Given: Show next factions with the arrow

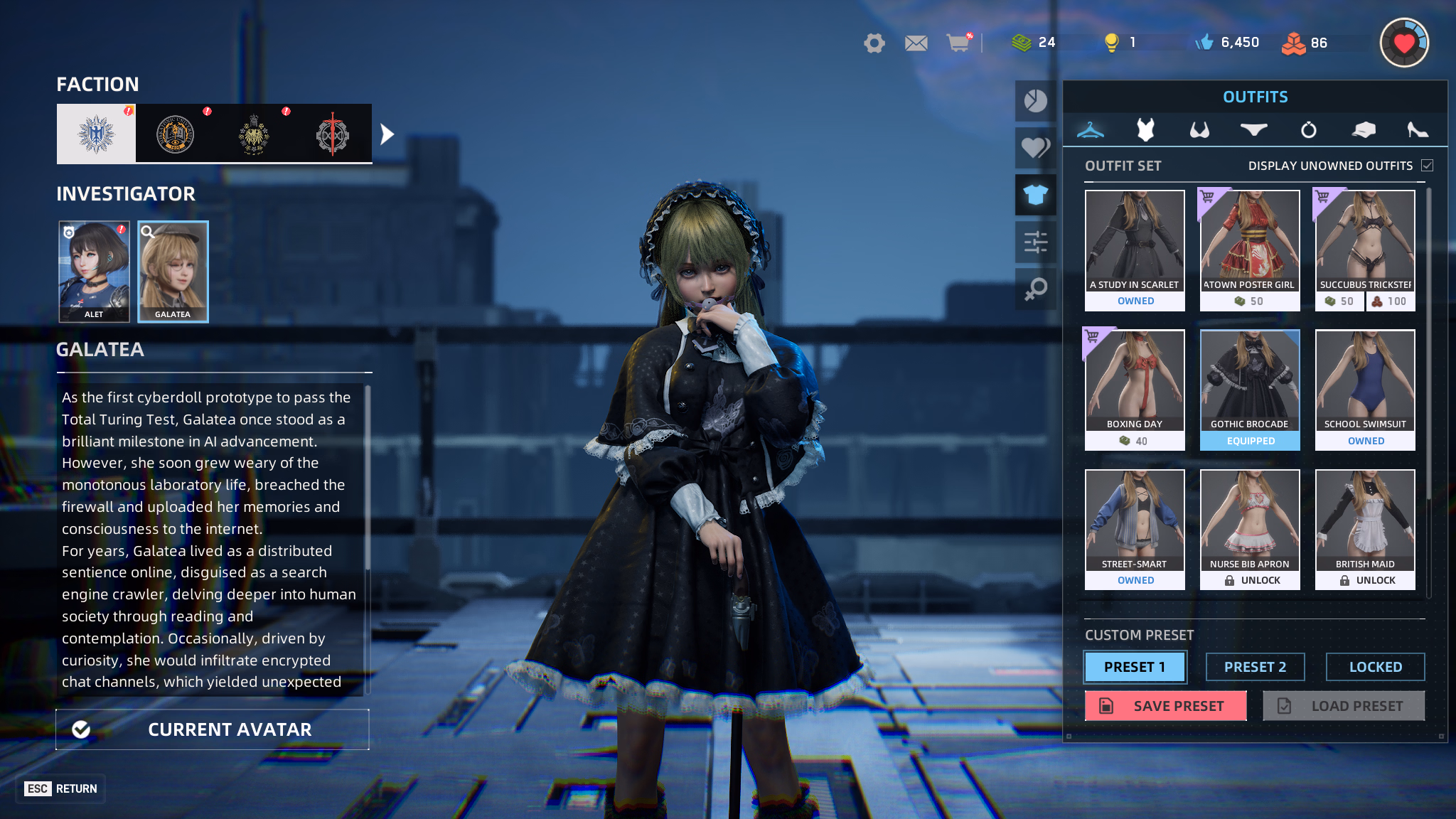Looking at the screenshot, I should 387,134.
